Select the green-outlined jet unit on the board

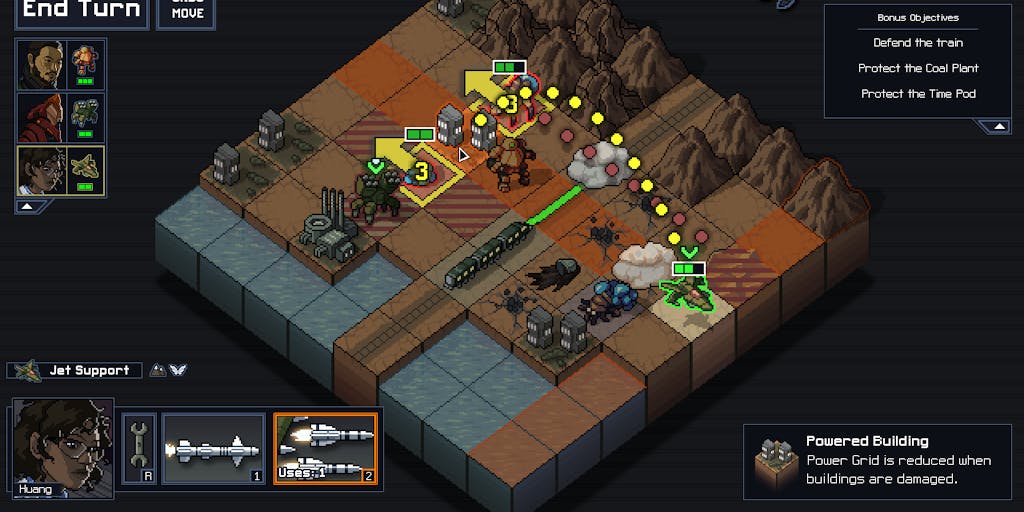coord(687,293)
